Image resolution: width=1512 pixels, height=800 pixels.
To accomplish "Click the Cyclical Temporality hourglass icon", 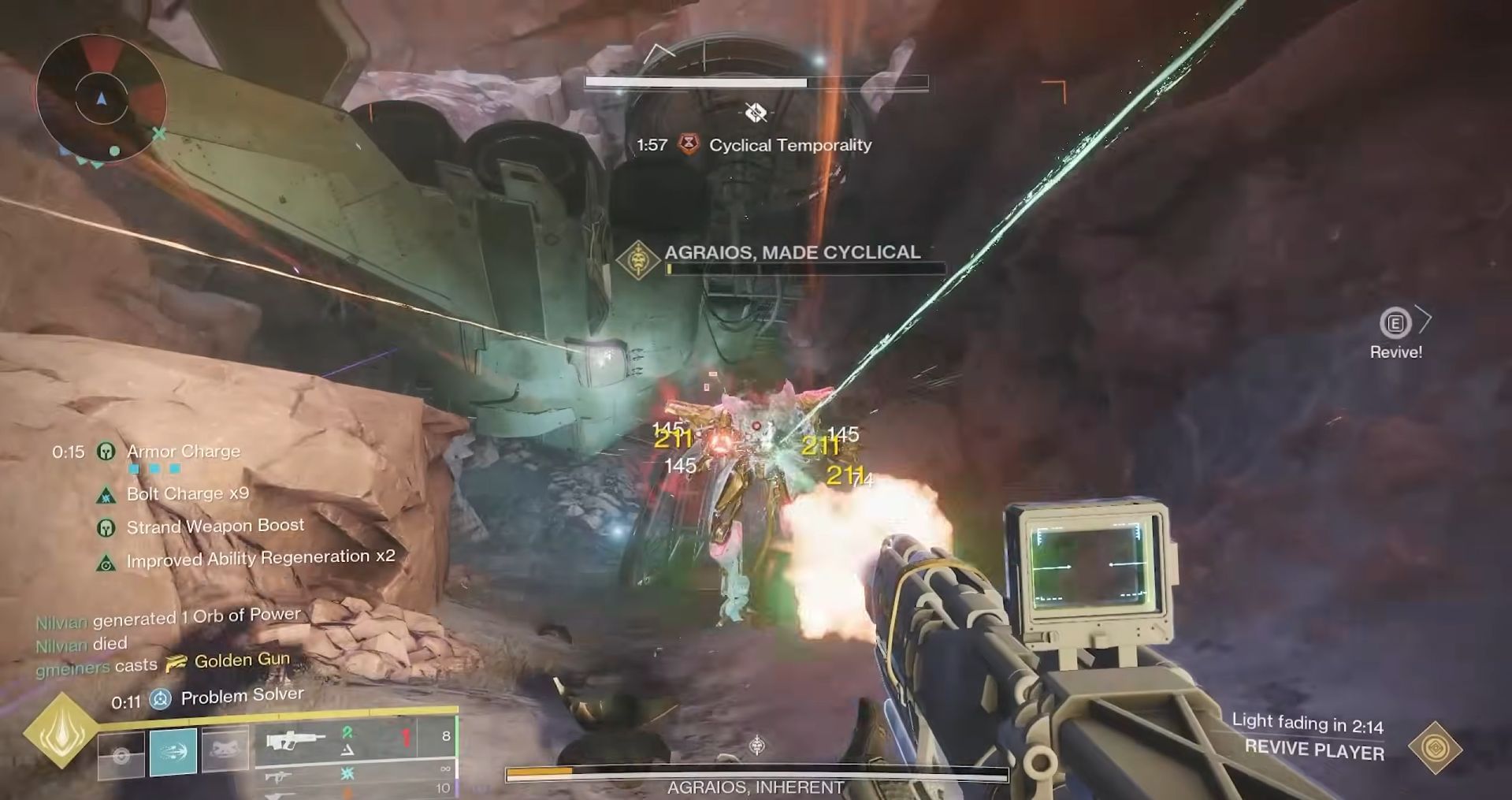I will point(689,145).
